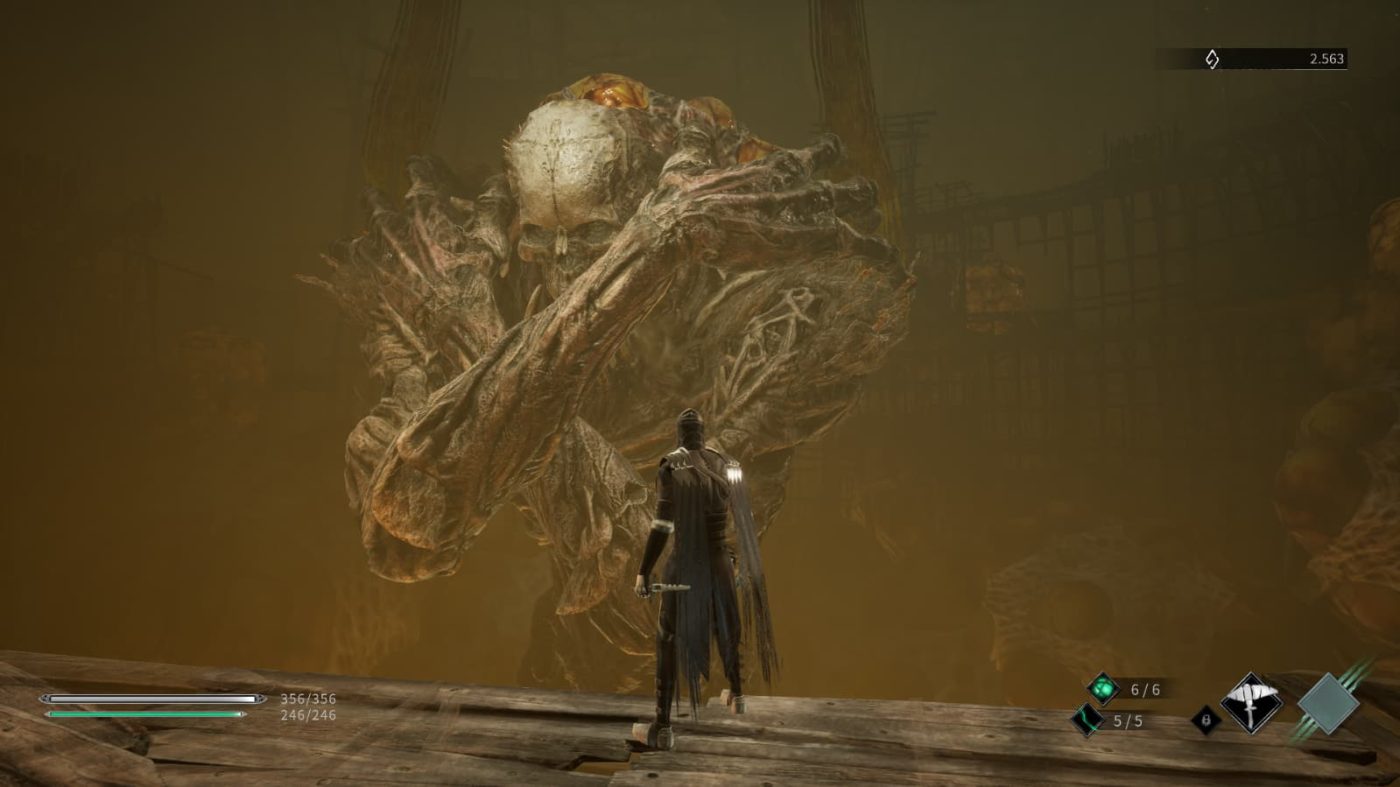Use the green healing potion icon
1400x787 pixels.
pos(1102,688)
